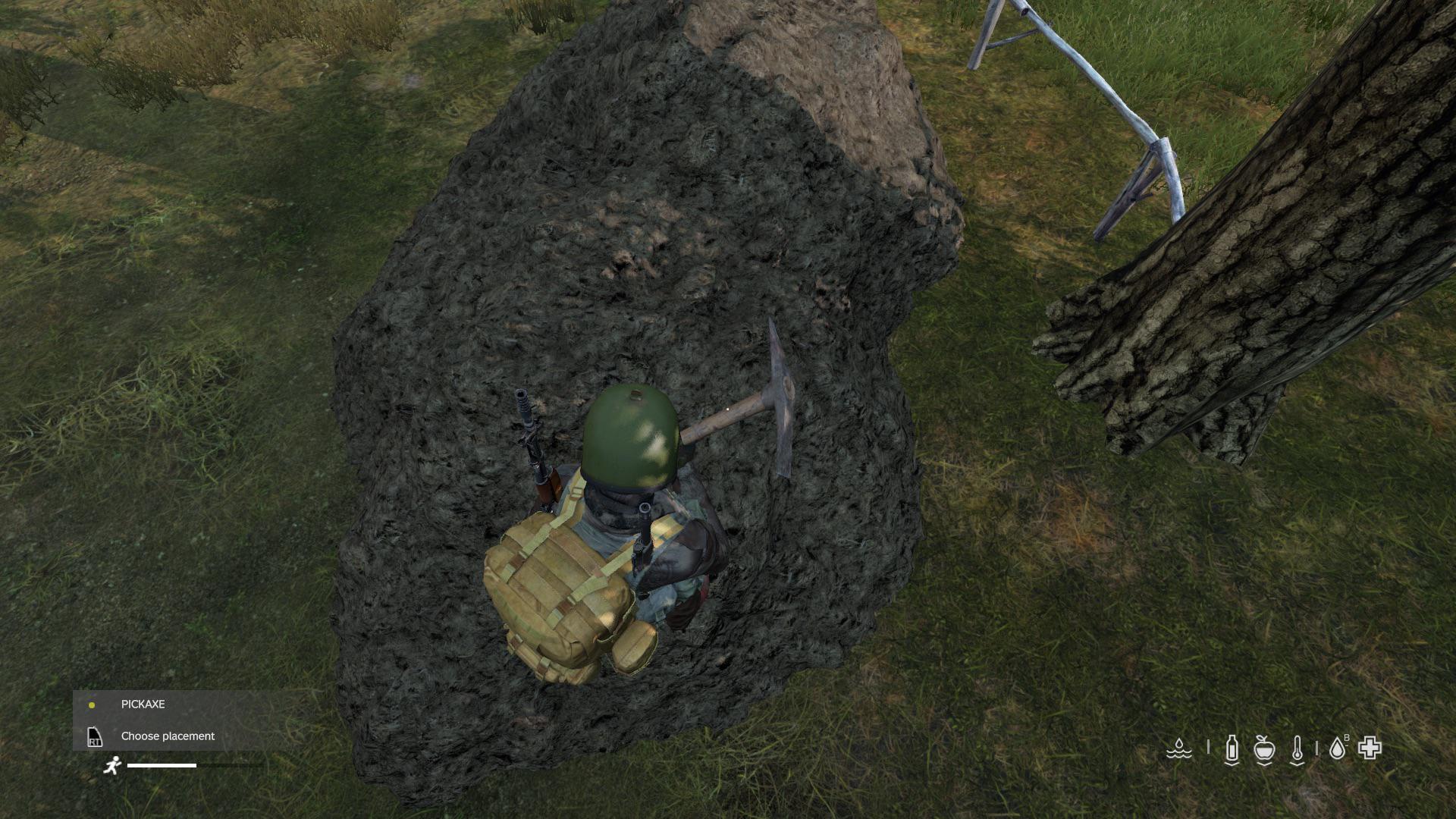Select the health cross status icon
The image size is (1456, 819).
1371,748
